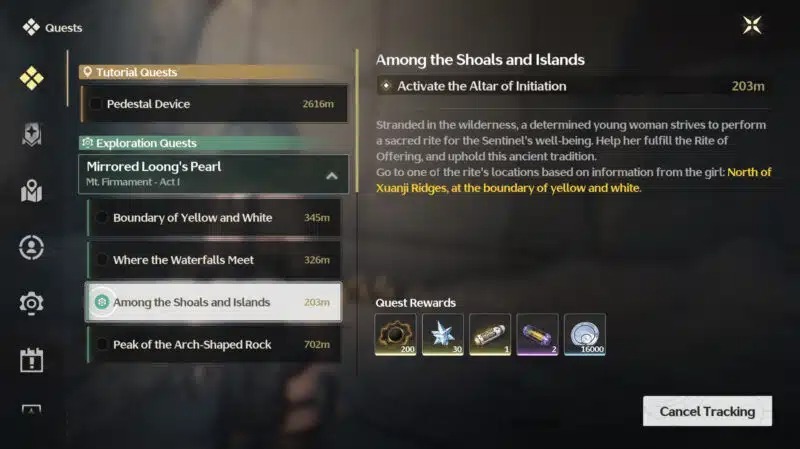Switch to the map-icon quest category
800x449 pixels.
pyautogui.click(x=32, y=190)
